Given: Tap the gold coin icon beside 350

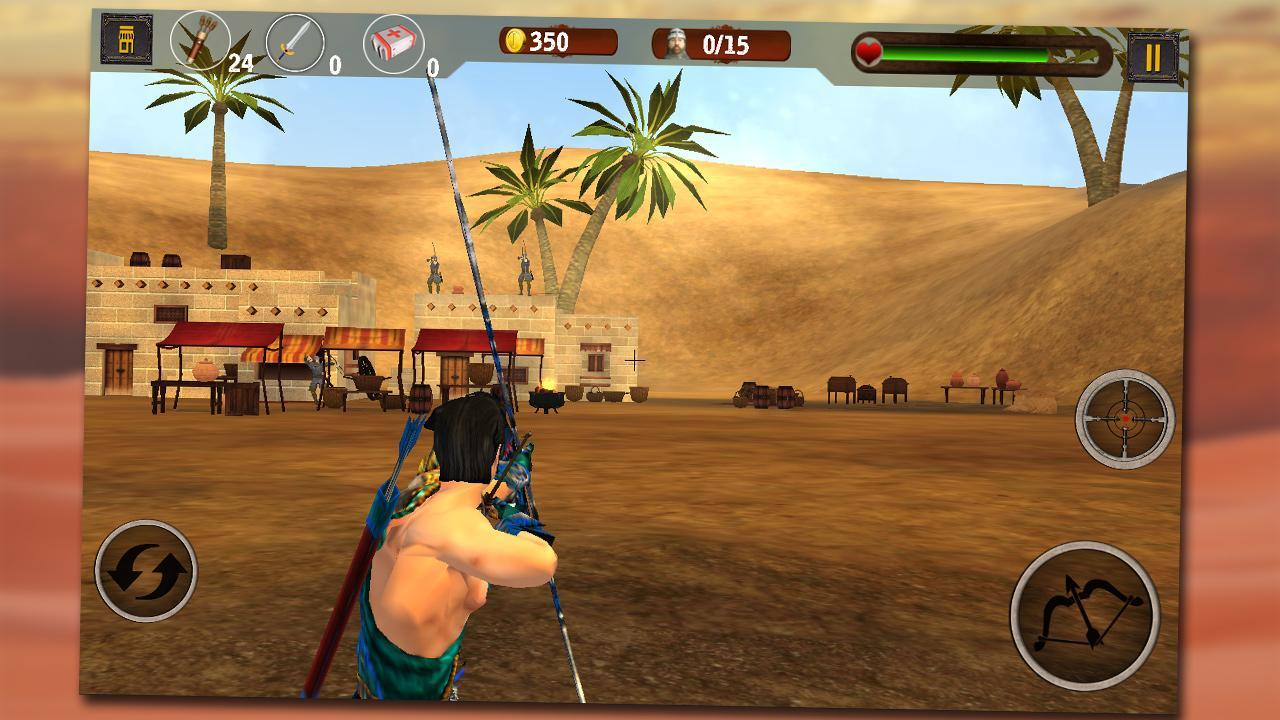Looking at the screenshot, I should point(517,41).
